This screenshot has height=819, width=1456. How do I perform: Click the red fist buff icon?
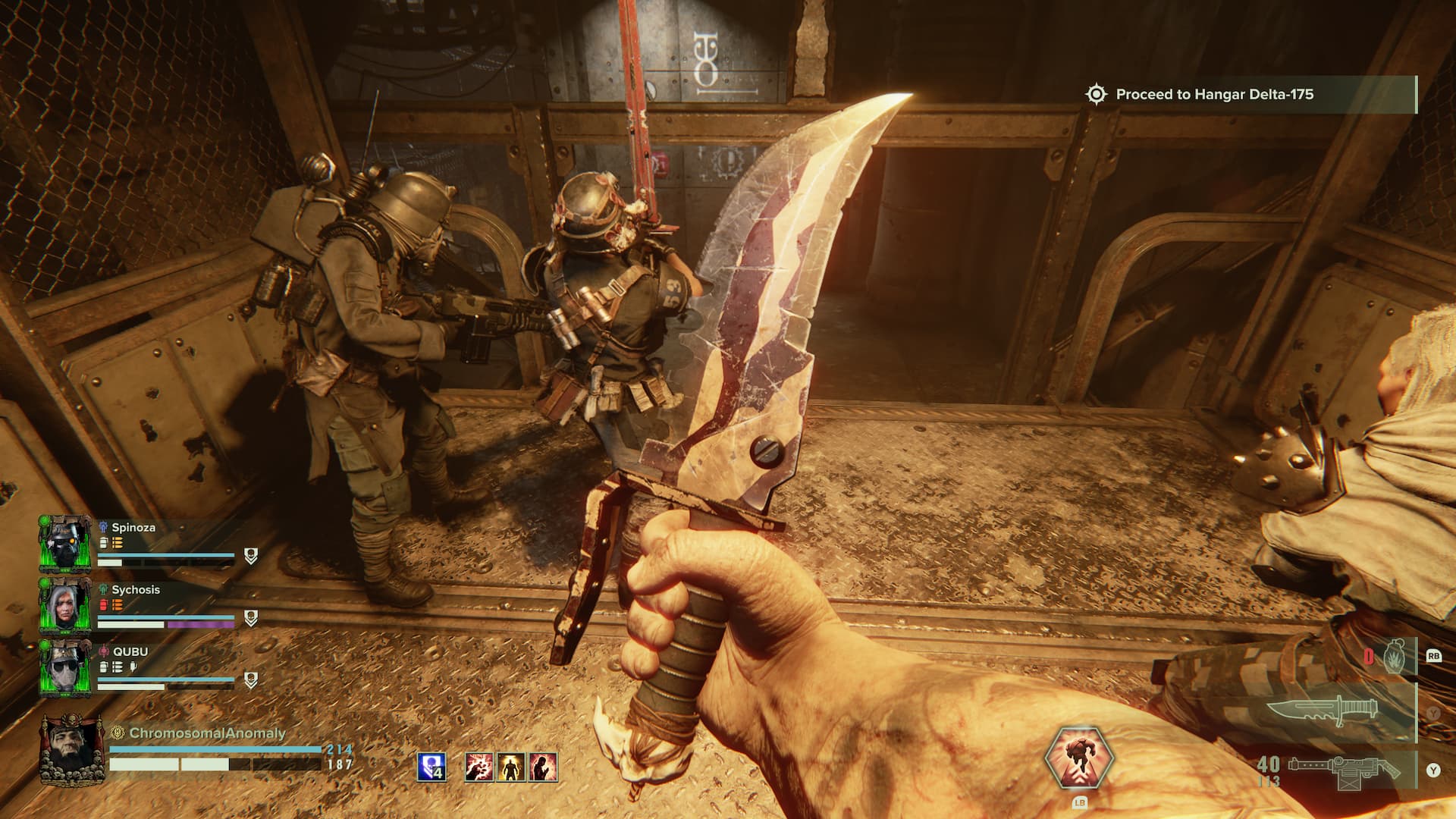coord(479,767)
